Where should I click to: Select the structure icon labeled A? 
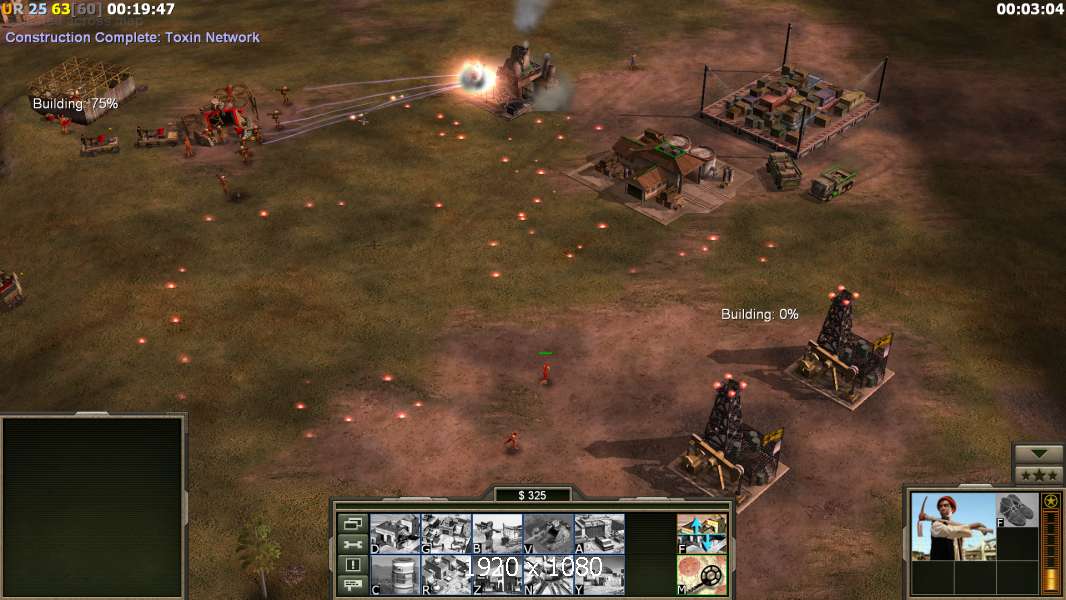pos(599,534)
